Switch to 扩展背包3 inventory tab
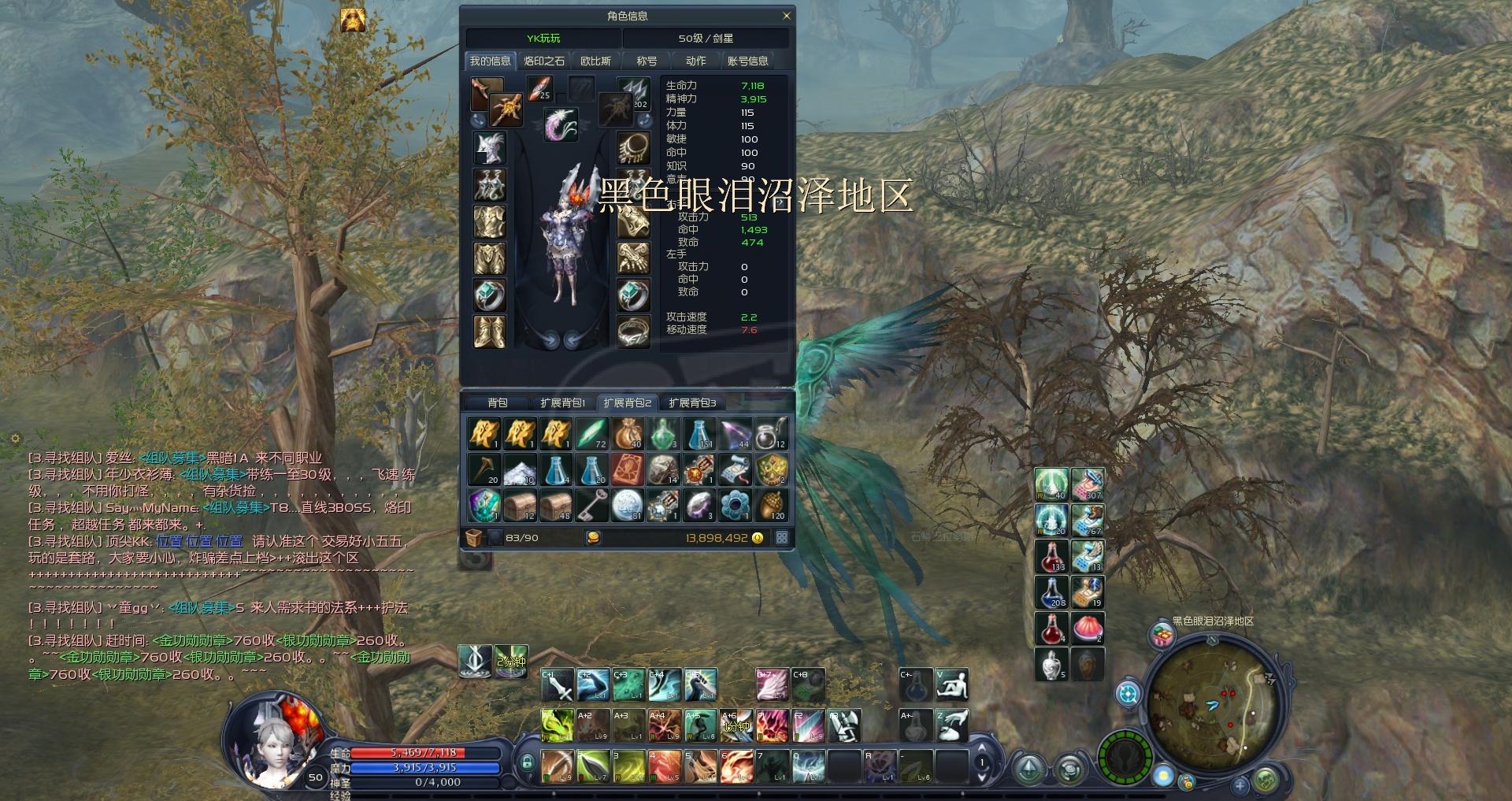The height and width of the screenshot is (801, 1512). coord(692,402)
